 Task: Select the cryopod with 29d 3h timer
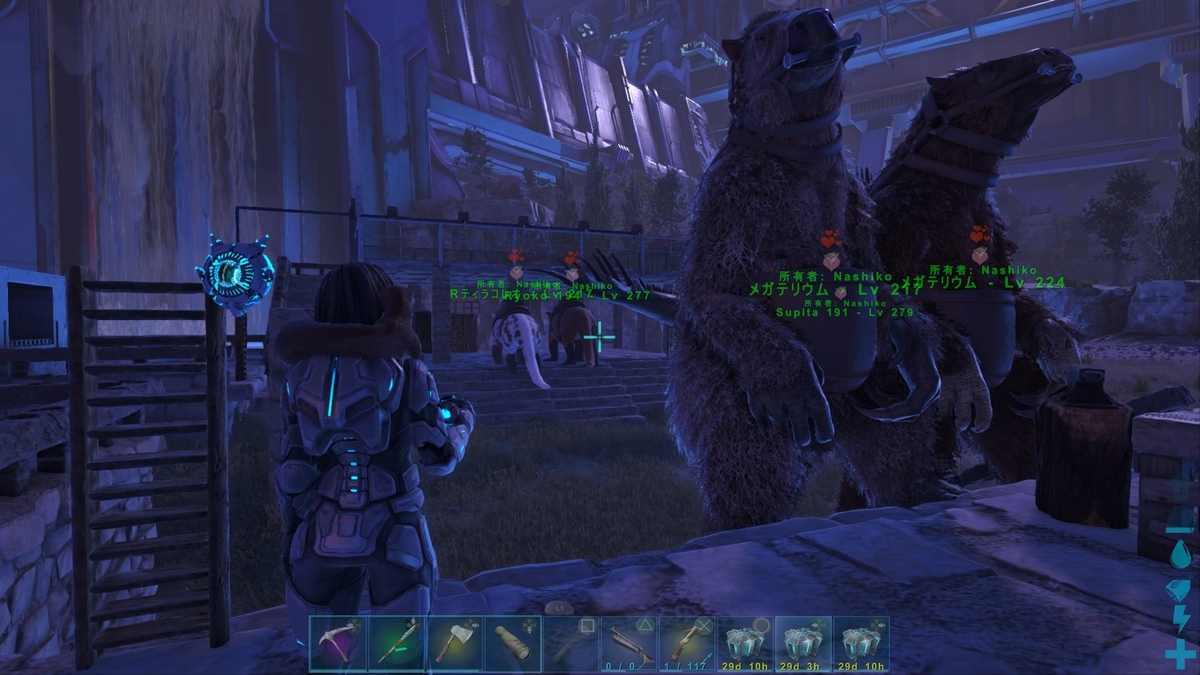click(803, 644)
